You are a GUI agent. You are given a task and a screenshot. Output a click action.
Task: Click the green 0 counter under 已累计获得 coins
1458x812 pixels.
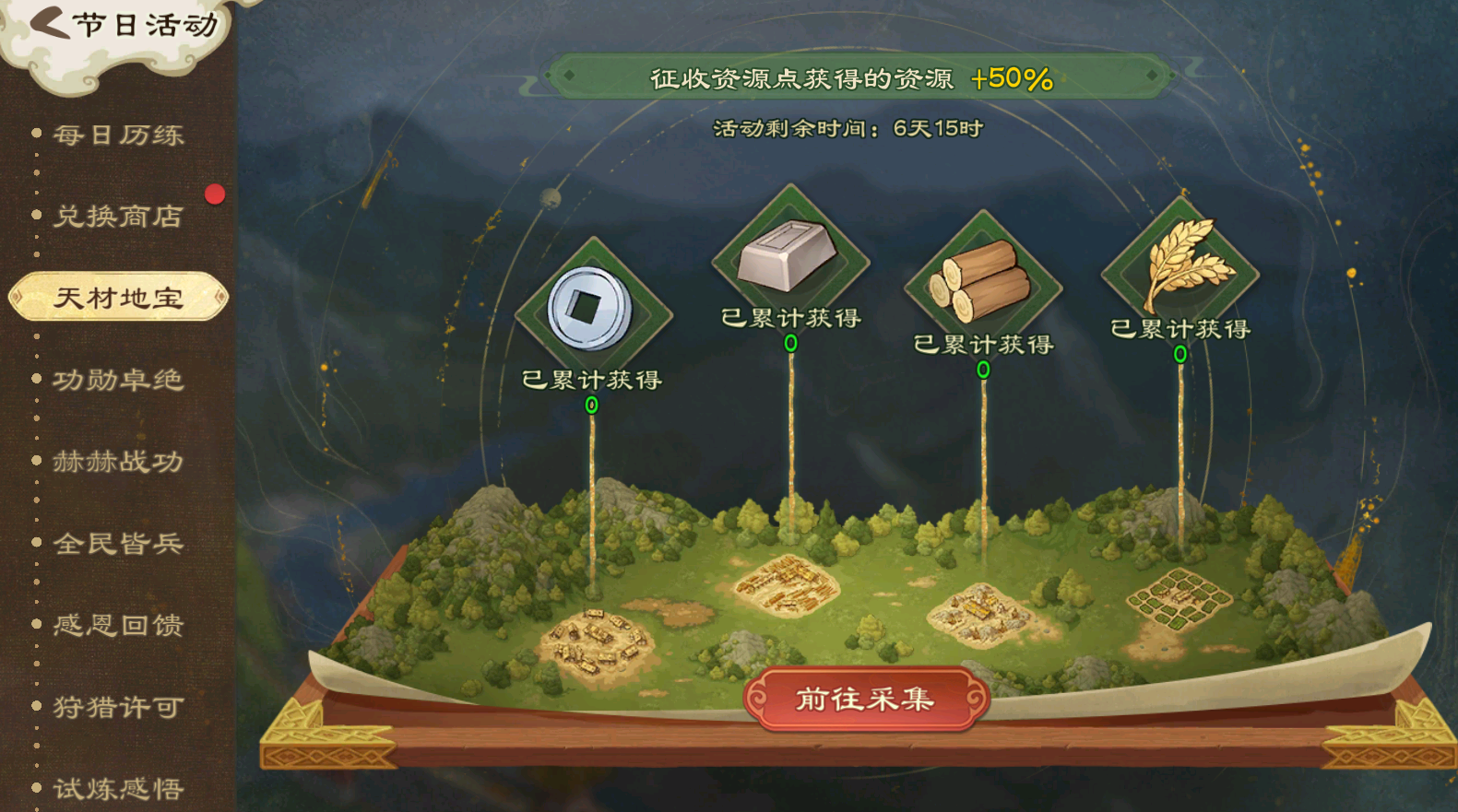pyautogui.click(x=591, y=406)
